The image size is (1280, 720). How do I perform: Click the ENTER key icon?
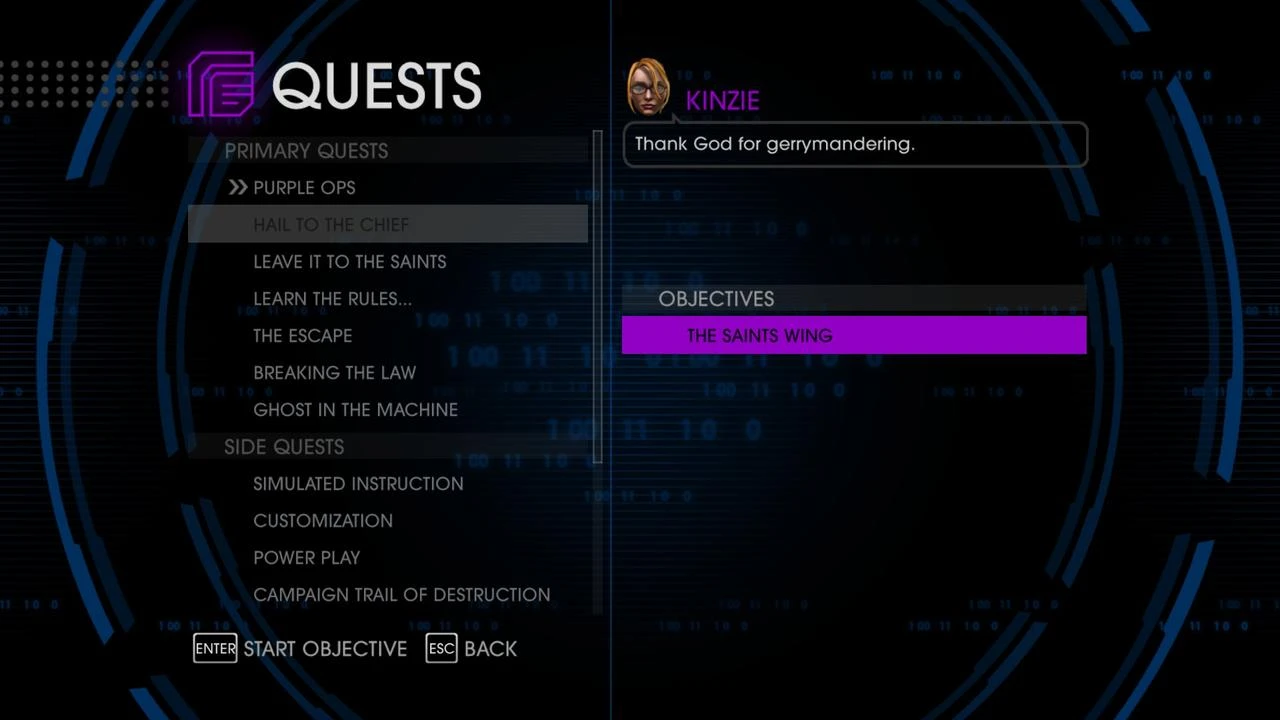[215, 649]
